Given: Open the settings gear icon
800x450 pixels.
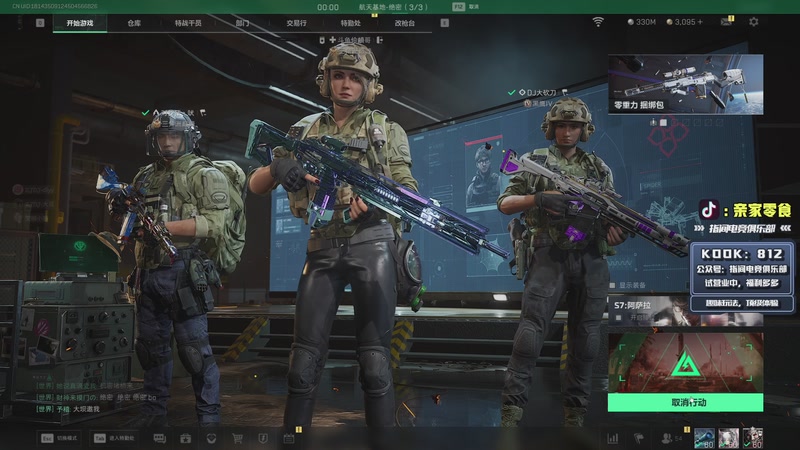Looking at the screenshot, I should (754, 22).
